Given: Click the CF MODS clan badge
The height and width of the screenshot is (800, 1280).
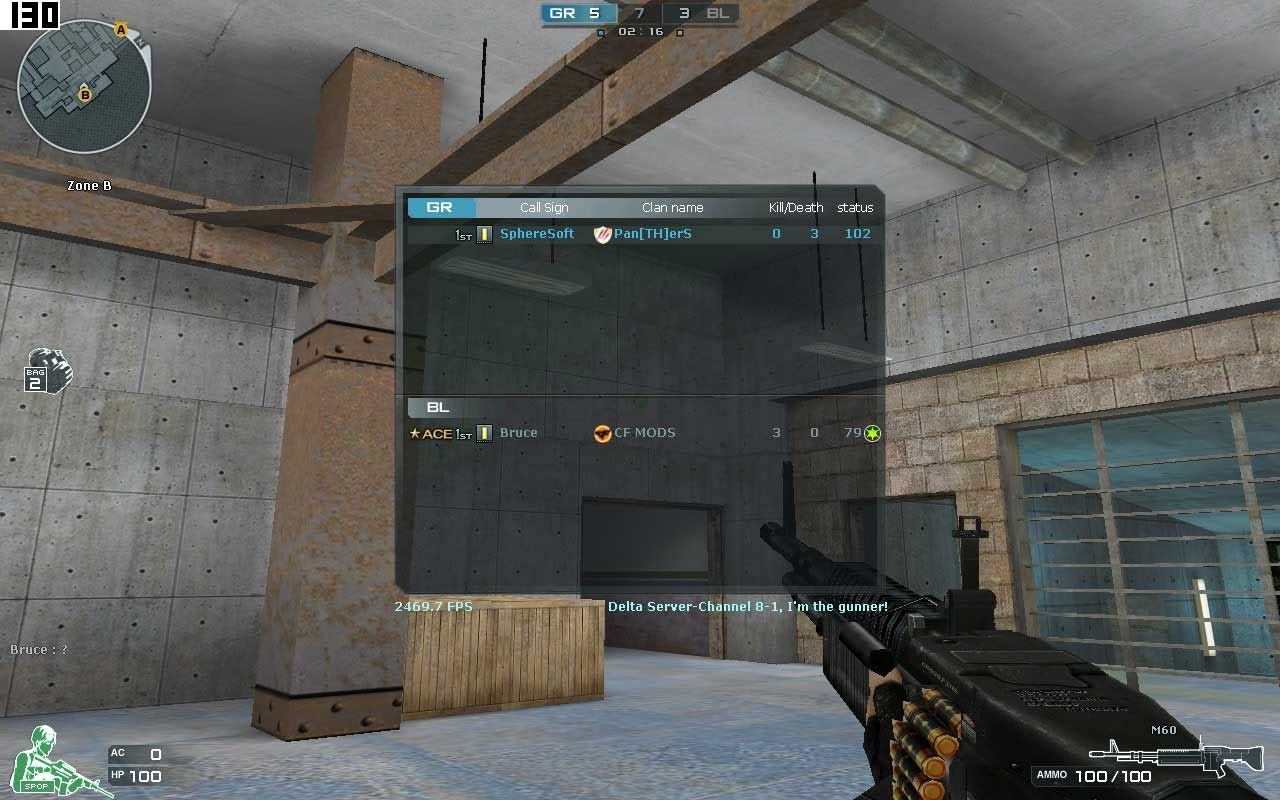Looking at the screenshot, I should [601, 432].
